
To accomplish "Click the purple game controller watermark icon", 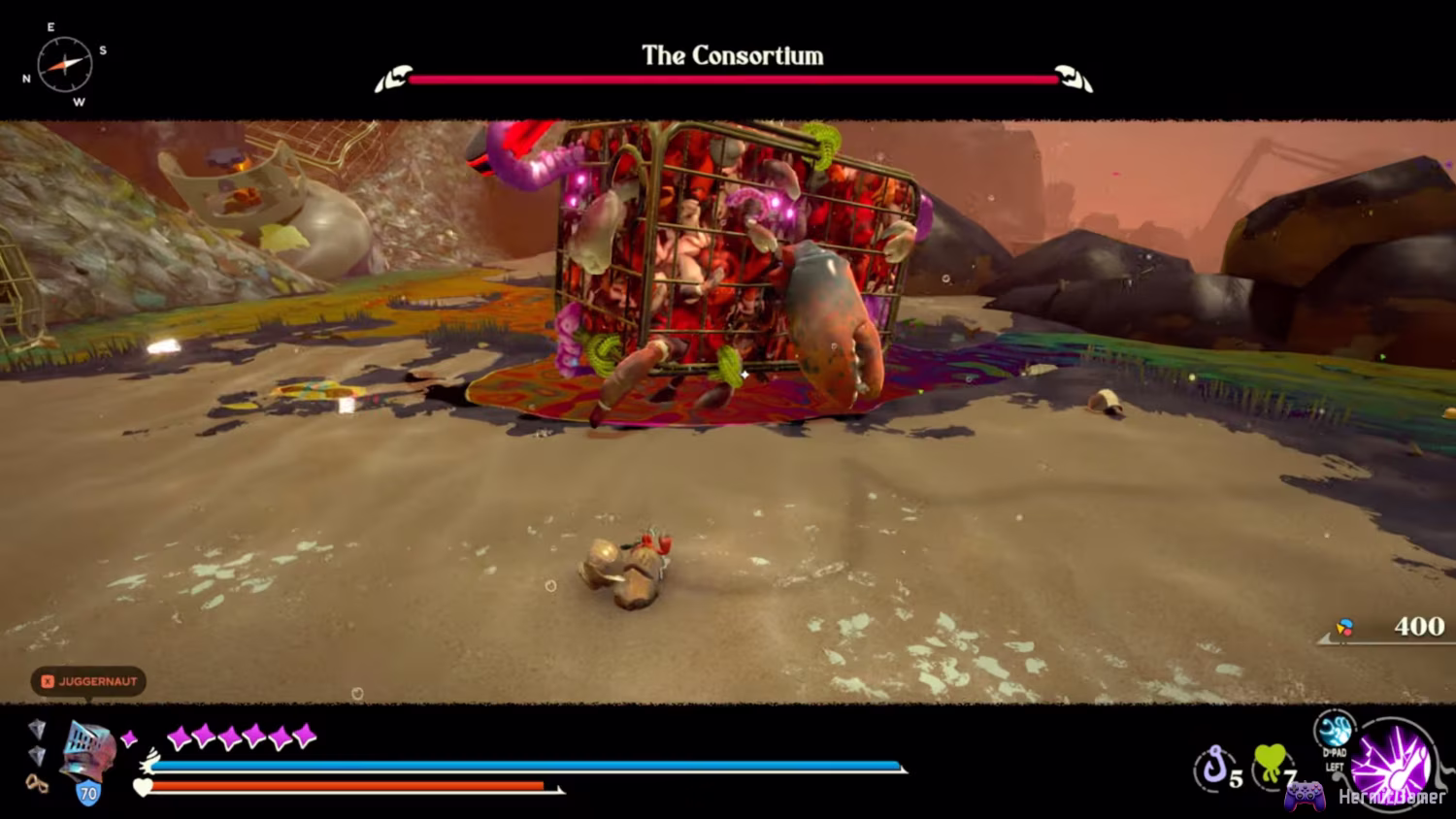I will click(x=1305, y=796).
